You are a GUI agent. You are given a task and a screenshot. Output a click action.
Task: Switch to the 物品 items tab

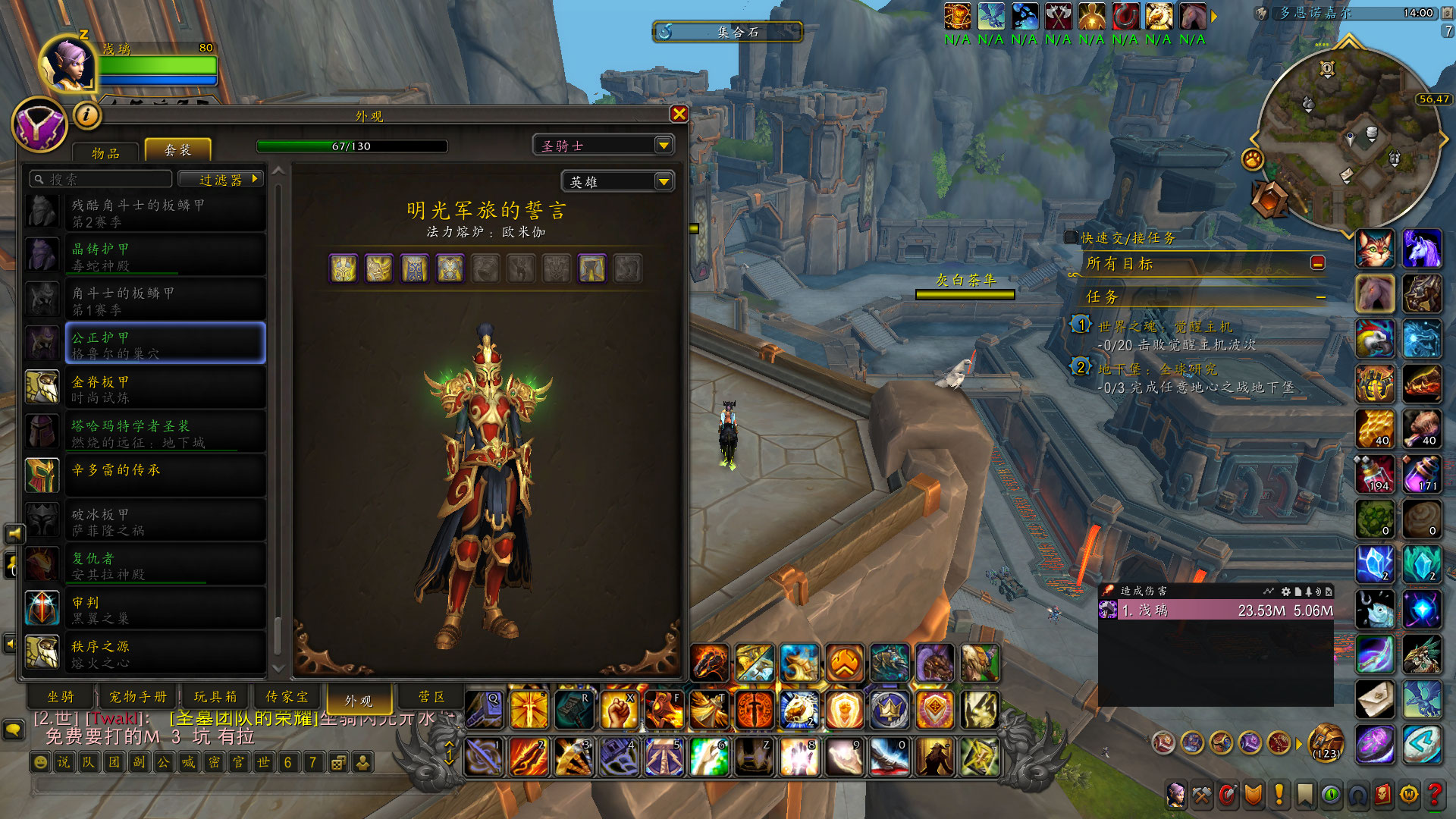105,152
